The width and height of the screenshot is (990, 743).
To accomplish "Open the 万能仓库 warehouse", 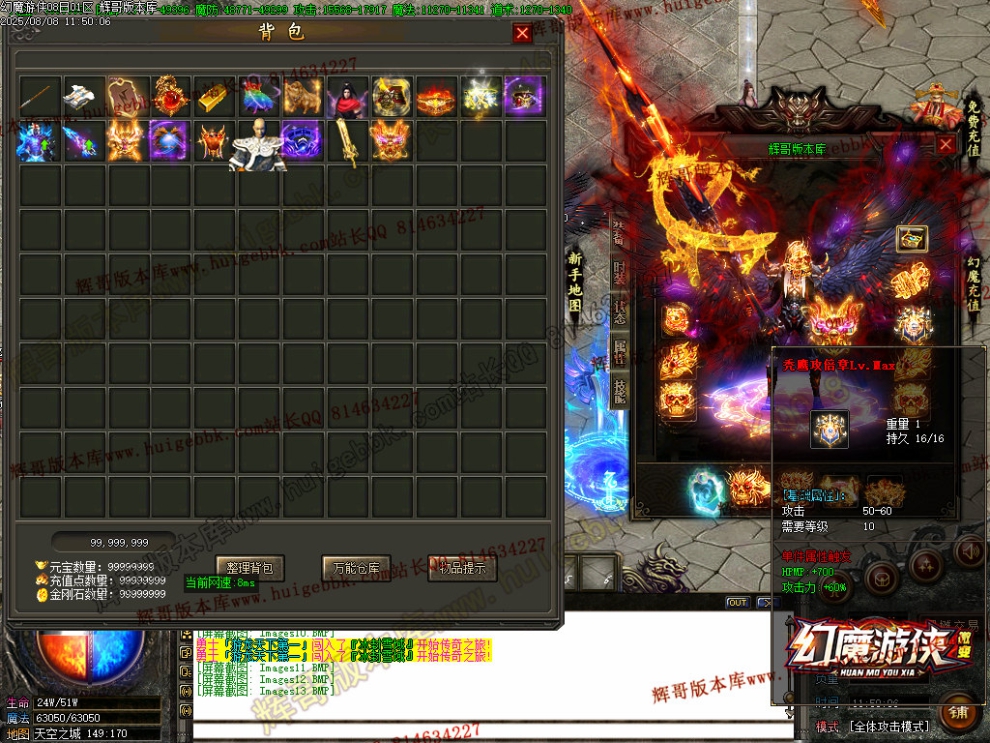I will click(356, 568).
